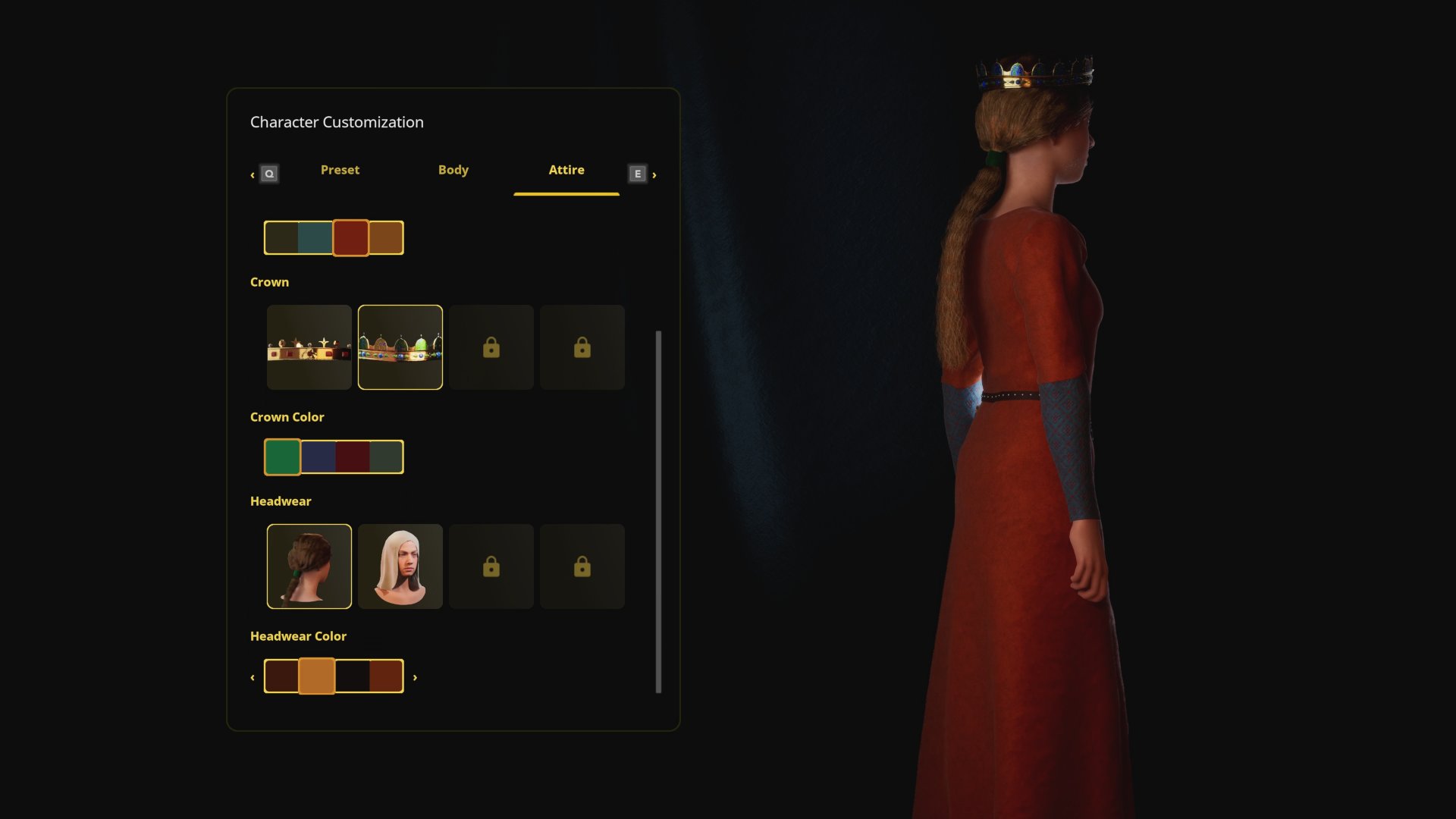Viewport: 1456px width, 819px height.
Task: Switch to the Preset tab
Action: tap(340, 170)
